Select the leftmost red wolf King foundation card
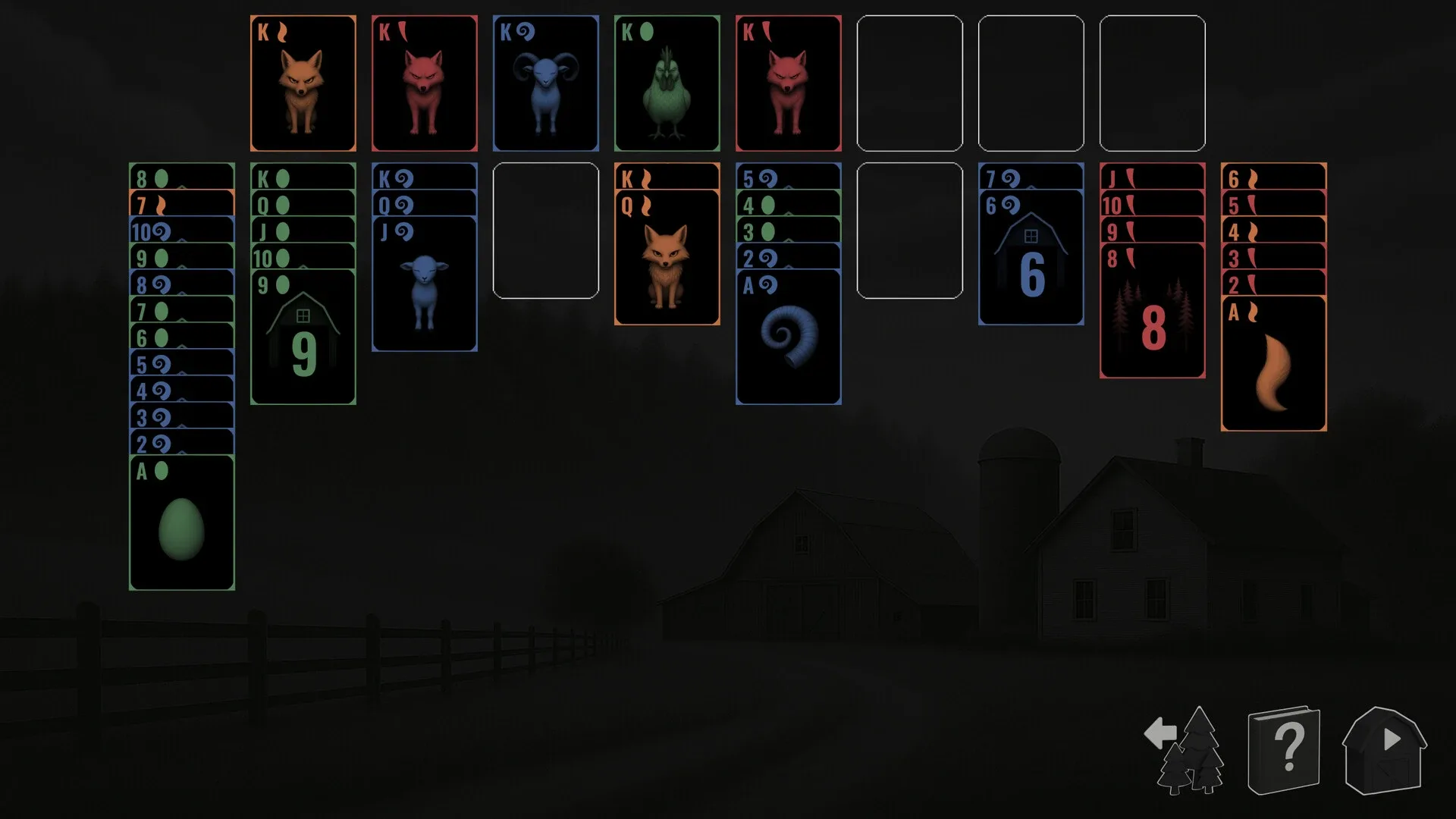 tap(424, 83)
